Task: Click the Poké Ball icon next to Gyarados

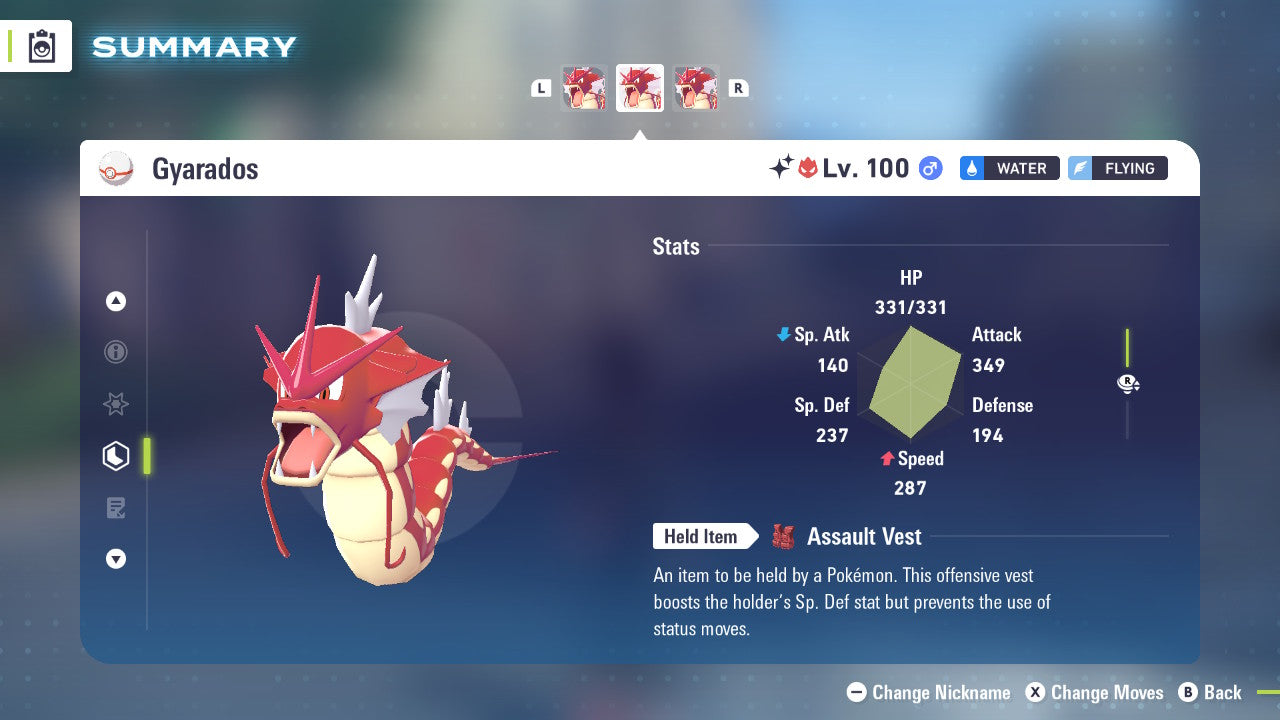Action: 117,169
